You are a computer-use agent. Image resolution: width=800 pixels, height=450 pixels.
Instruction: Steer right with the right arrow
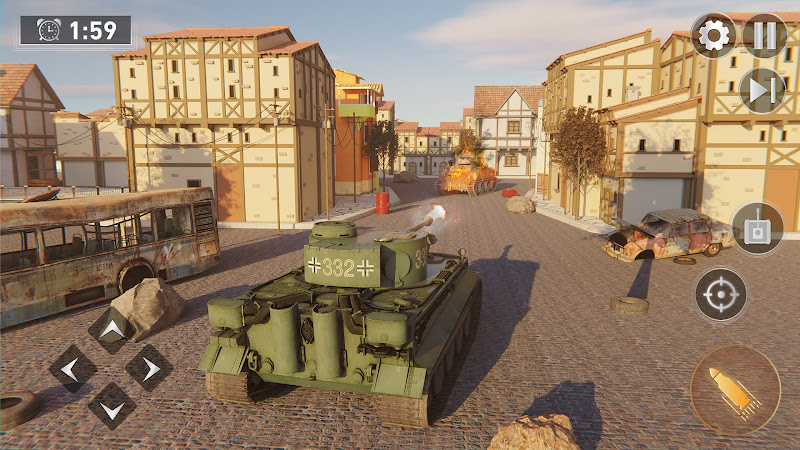pos(149,368)
